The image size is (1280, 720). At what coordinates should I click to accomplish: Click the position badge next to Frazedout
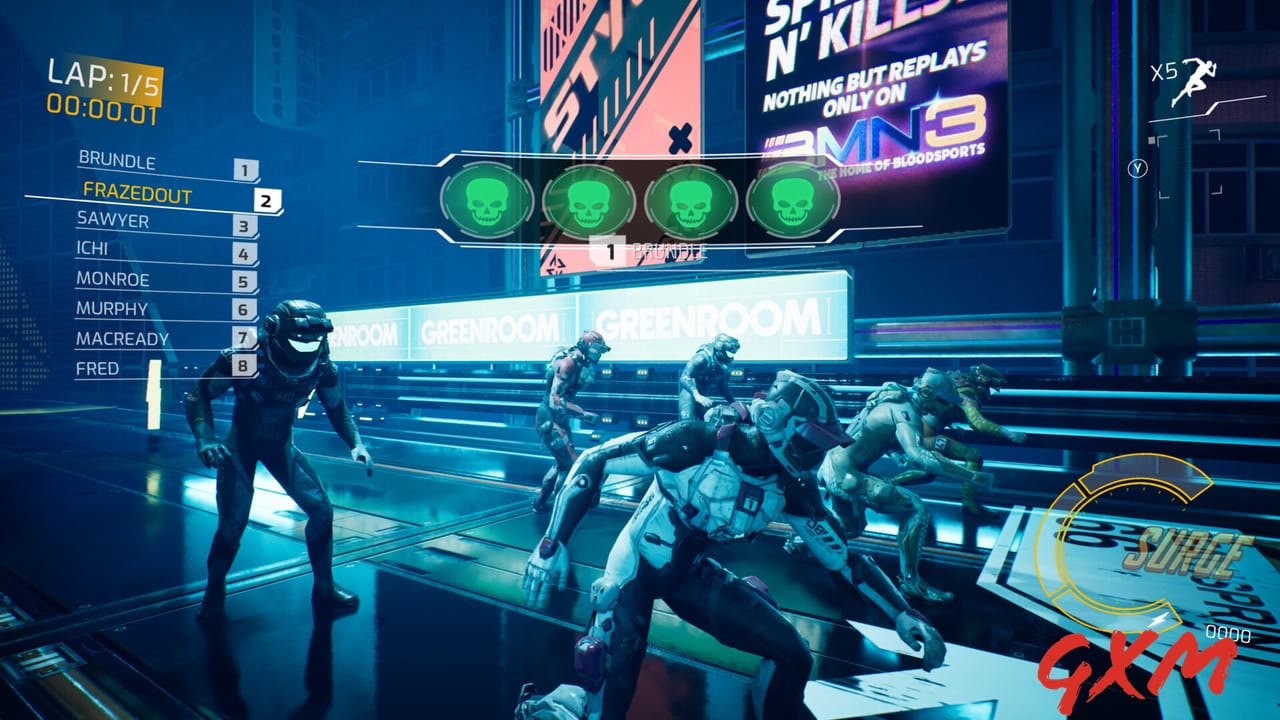click(x=264, y=199)
